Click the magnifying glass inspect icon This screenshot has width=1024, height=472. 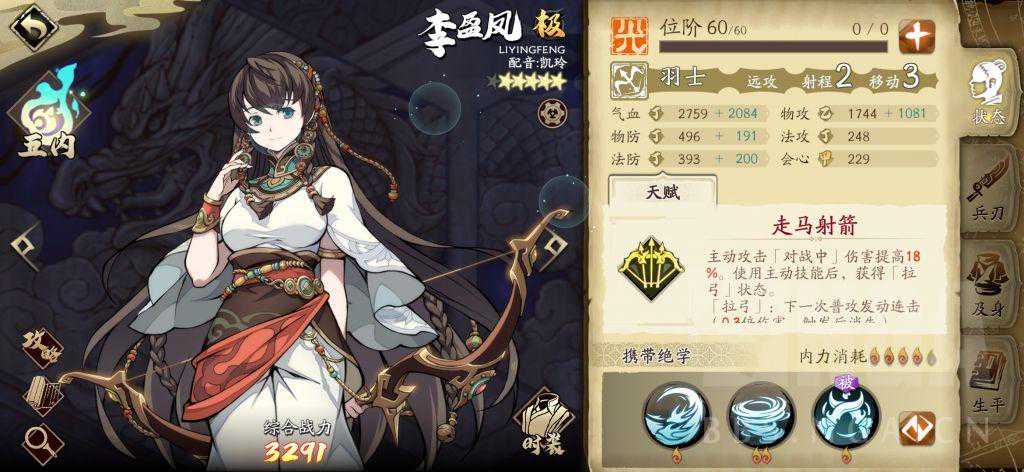[x=40, y=438]
